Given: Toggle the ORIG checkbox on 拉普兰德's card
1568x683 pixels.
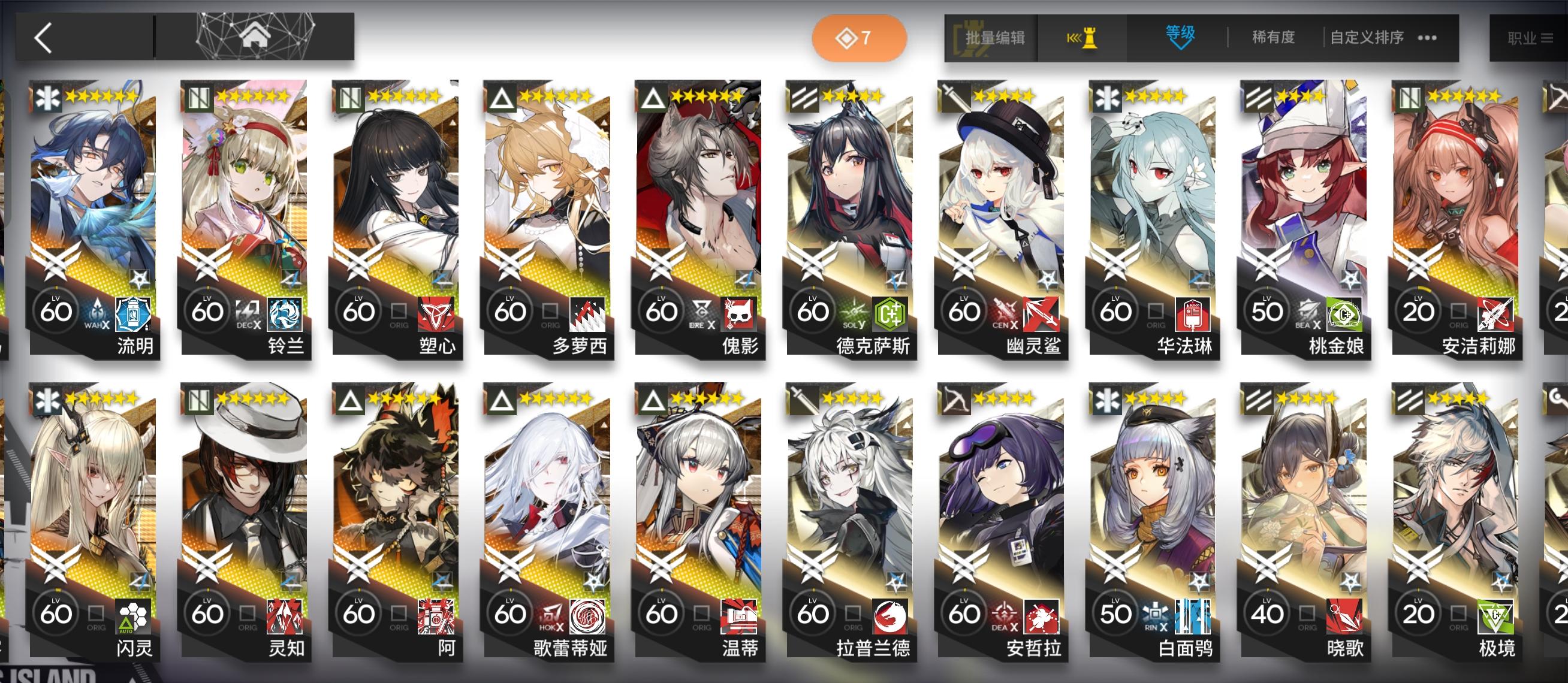Looking at the screenshot, I should point(854,614).
